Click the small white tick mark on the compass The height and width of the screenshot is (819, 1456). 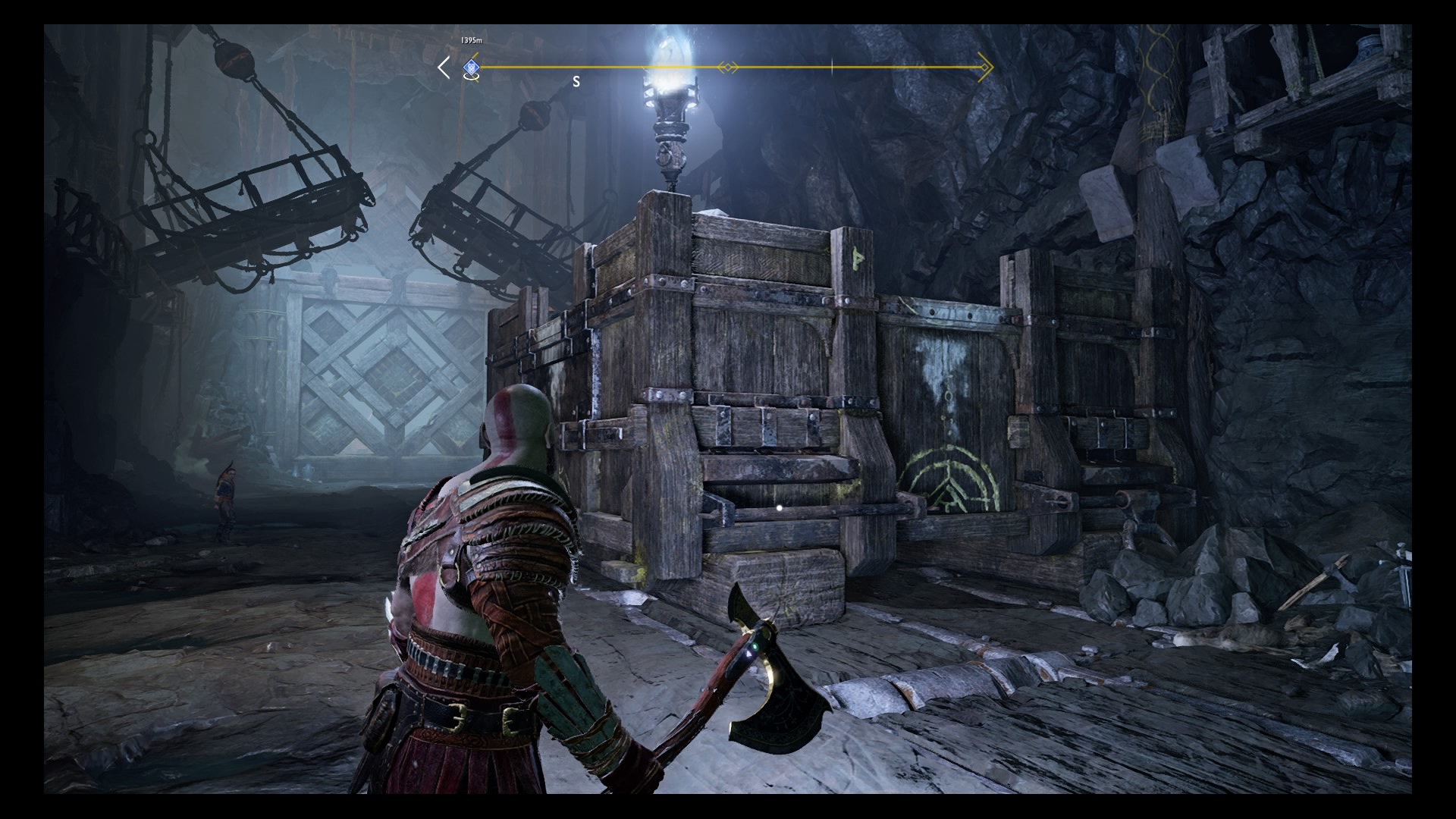click(x=832, y=66)
